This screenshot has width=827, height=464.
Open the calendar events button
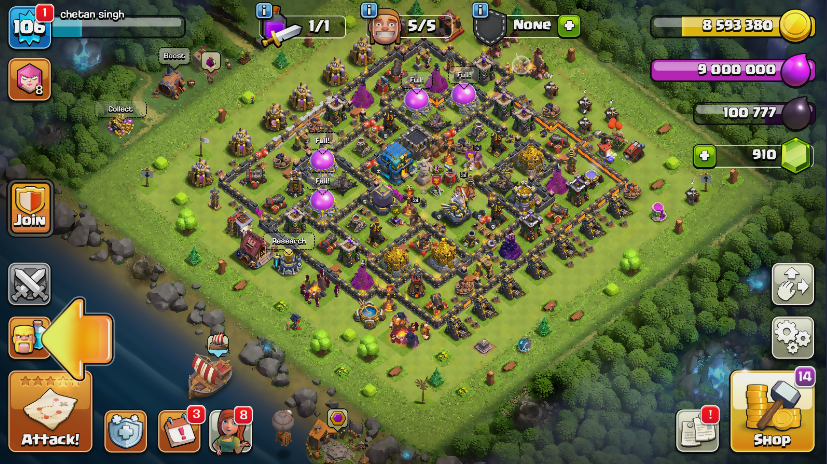178,431
